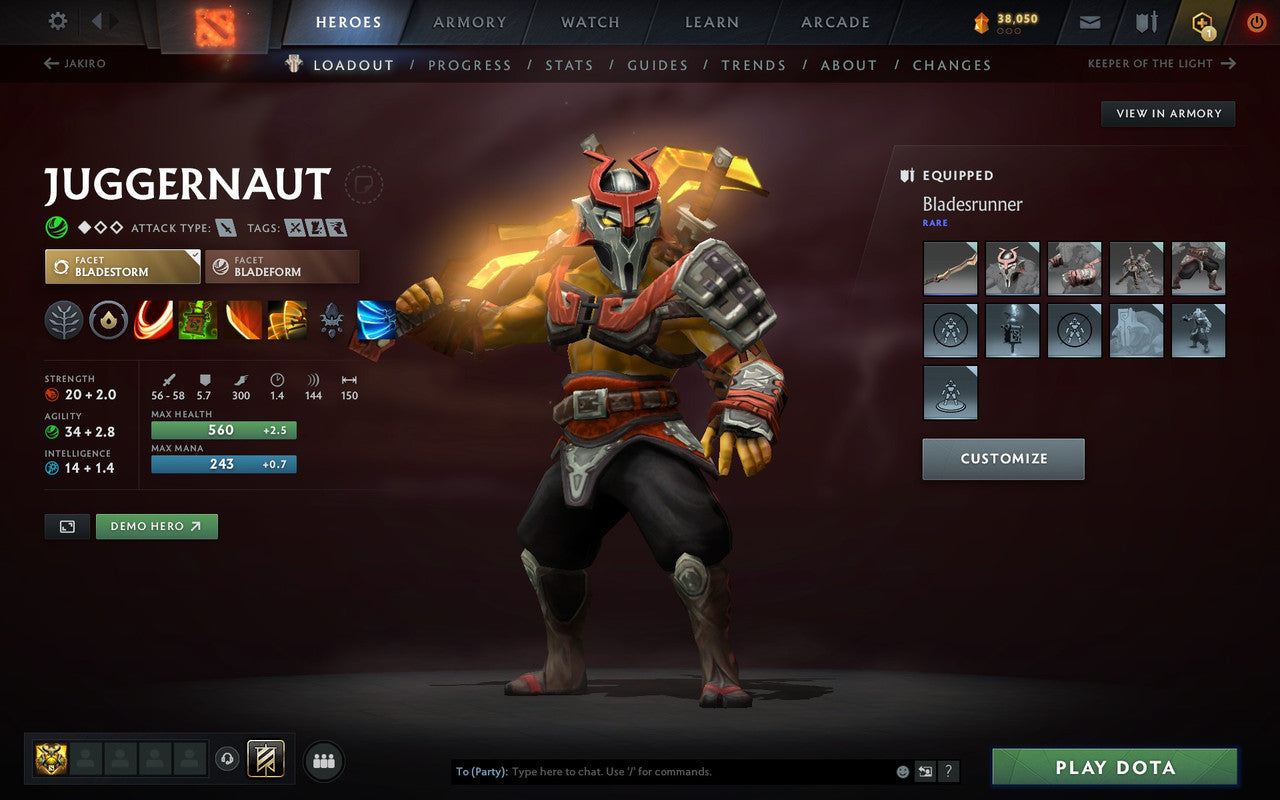Screen dimensions: 1280x800
Task: Click the CUSTOMIZE button
Action: click(1003, 459)
